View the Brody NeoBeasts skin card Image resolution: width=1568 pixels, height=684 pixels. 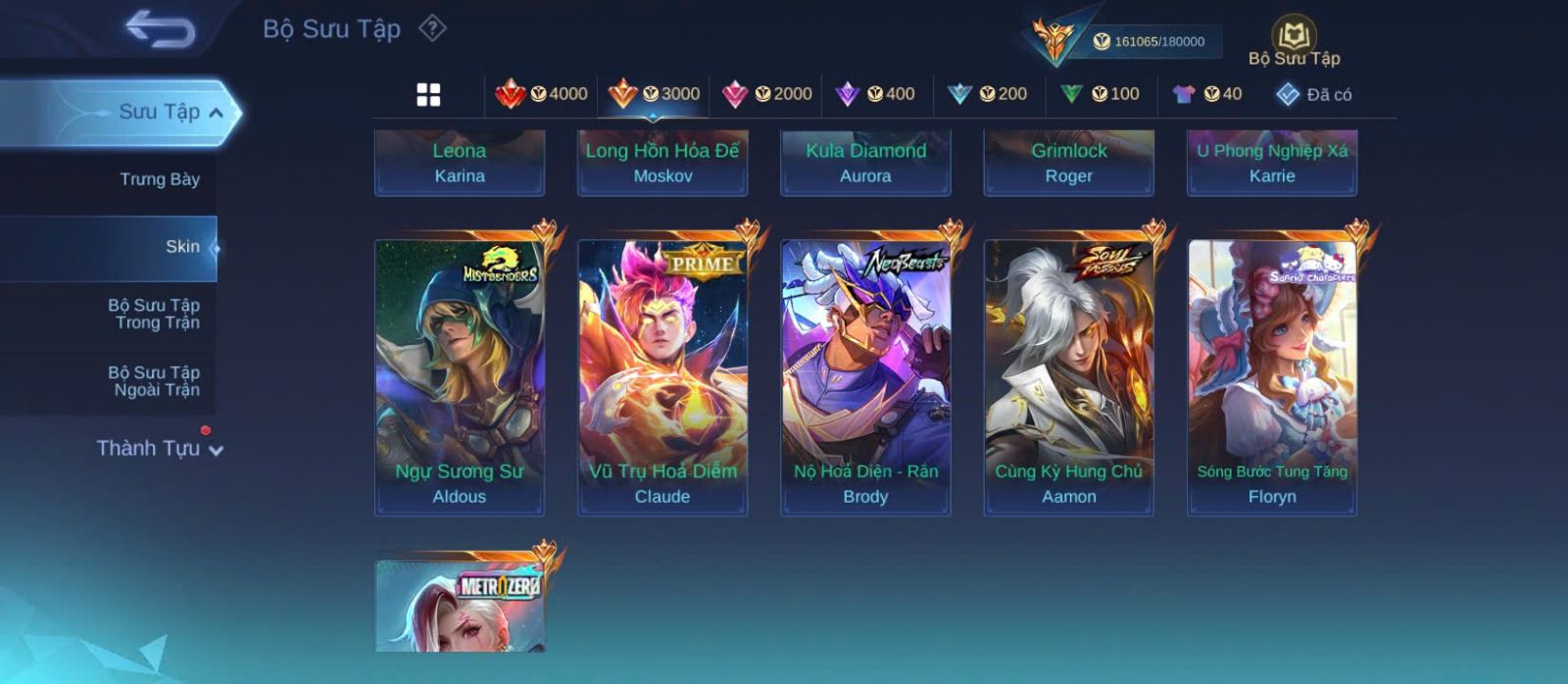(865, 377)
